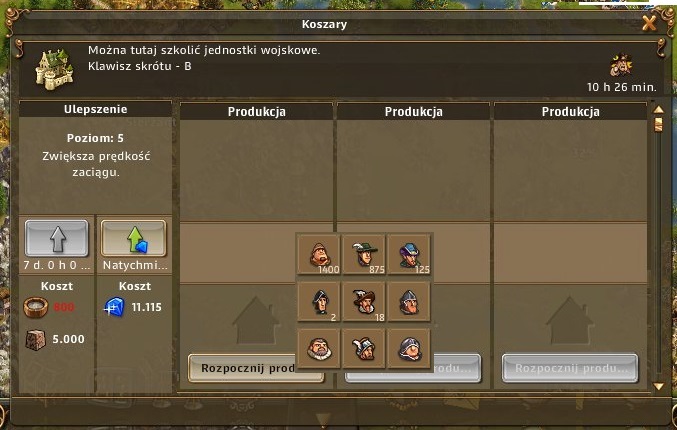Close the Koszary window
The image size is (677, 430).
(649, 23)
